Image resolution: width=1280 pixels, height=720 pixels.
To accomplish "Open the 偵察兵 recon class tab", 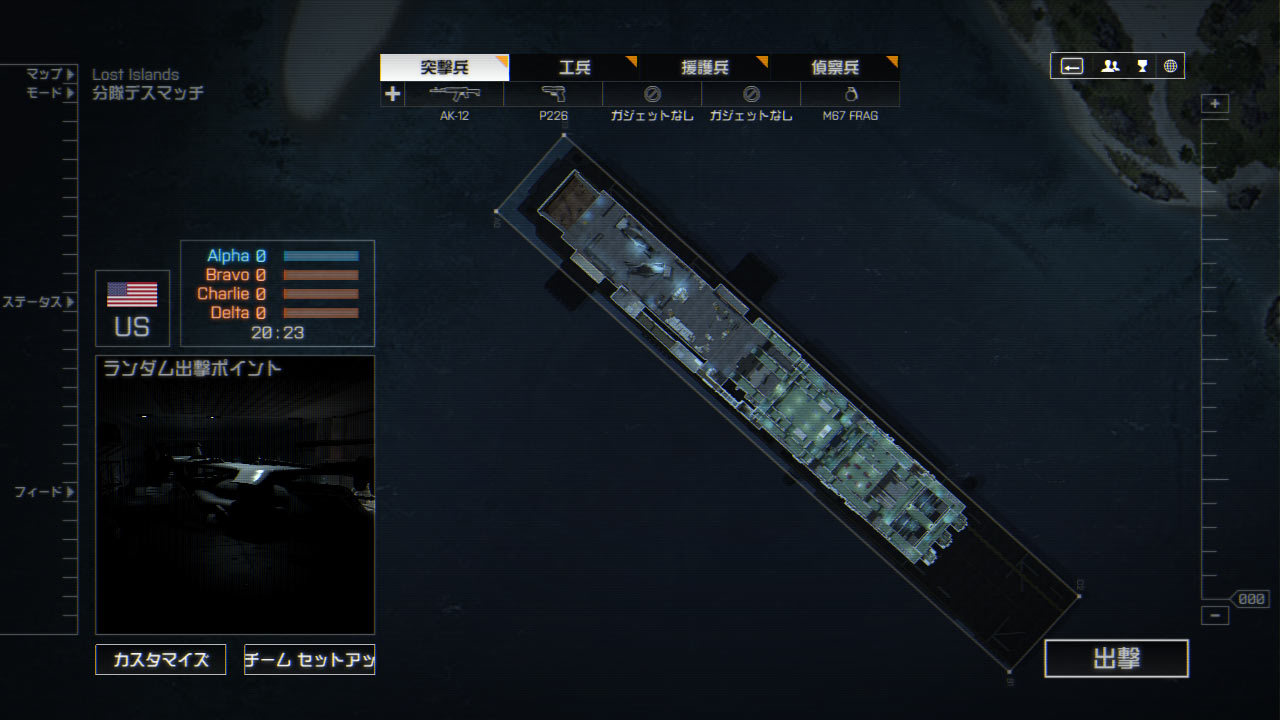I will [834, 68].
